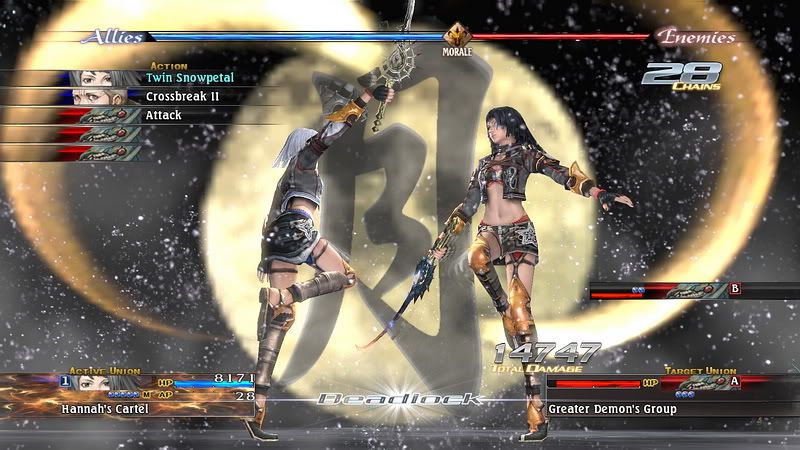800x450 pixels.
Task: Click the Morale emblem between the bars
Action: tap(458, 34)
